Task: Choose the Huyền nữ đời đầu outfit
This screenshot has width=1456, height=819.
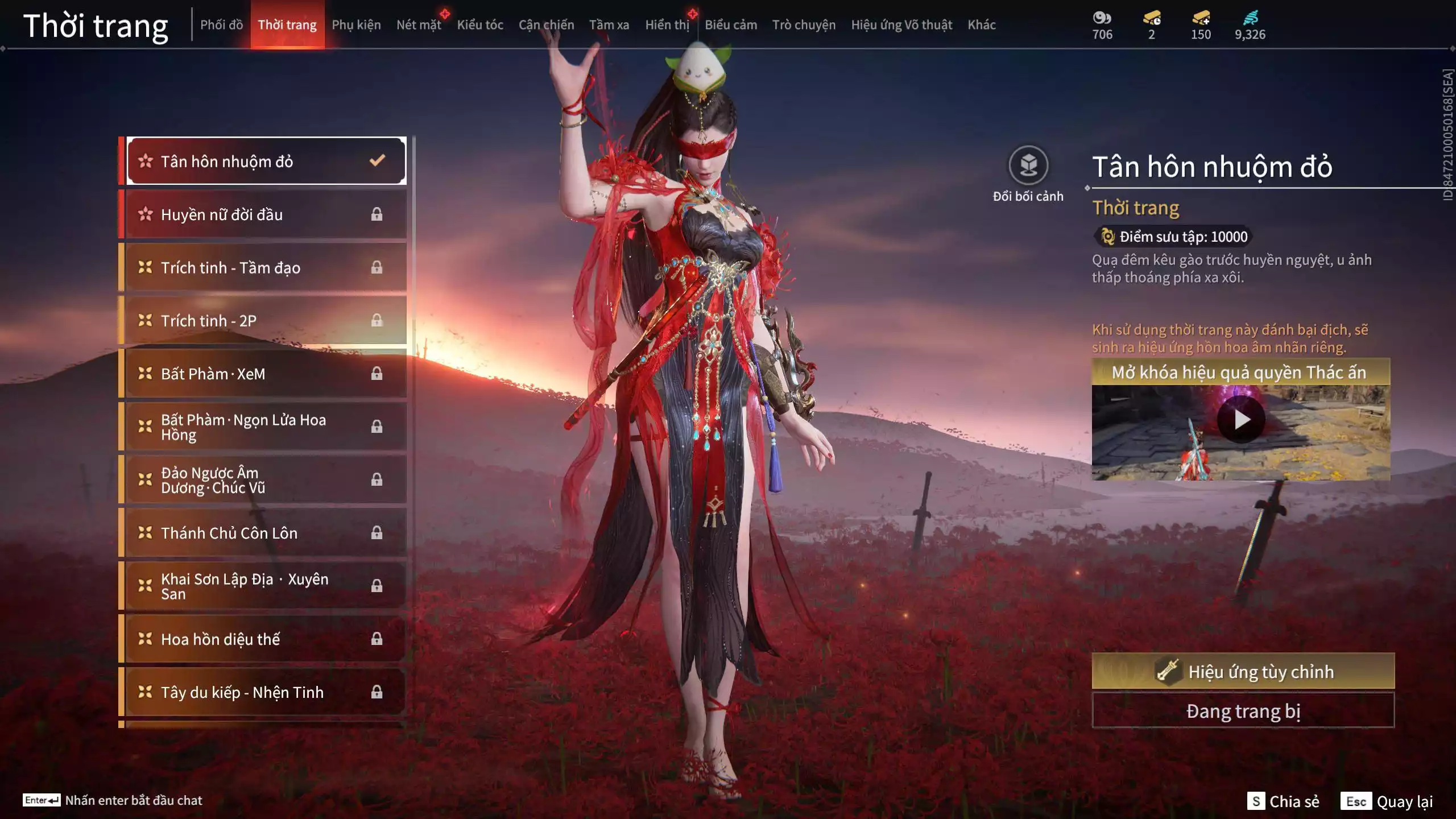Action: (x=266, y=214)
